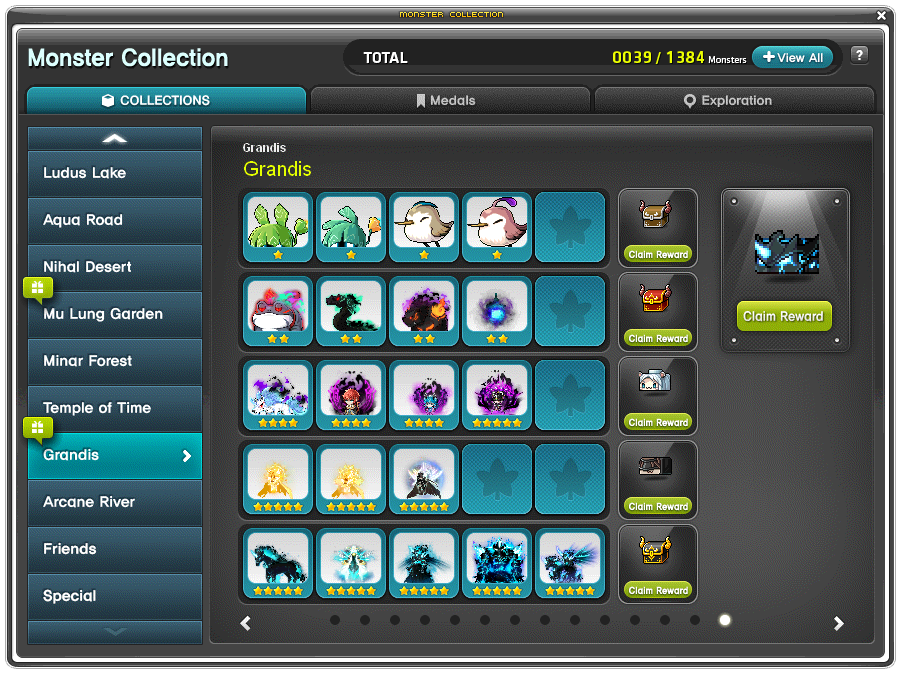
Task: Go to the next collection page arrow
Action: point(839,623)
